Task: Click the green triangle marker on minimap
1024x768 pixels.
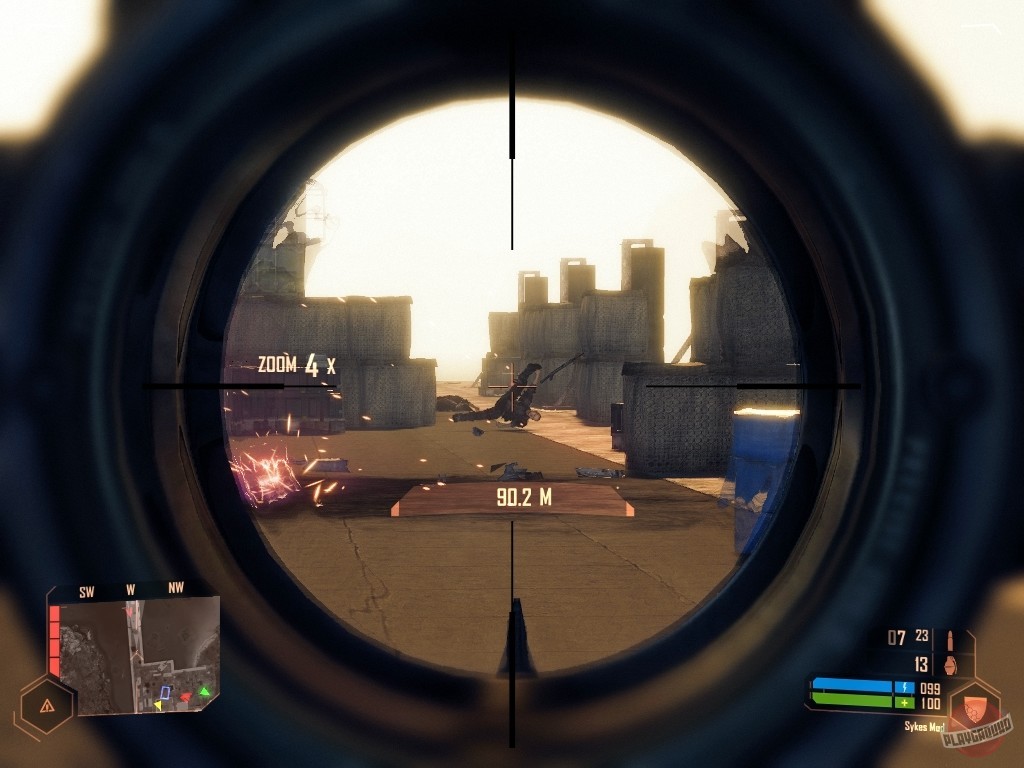Action: (x=204, y=690)
